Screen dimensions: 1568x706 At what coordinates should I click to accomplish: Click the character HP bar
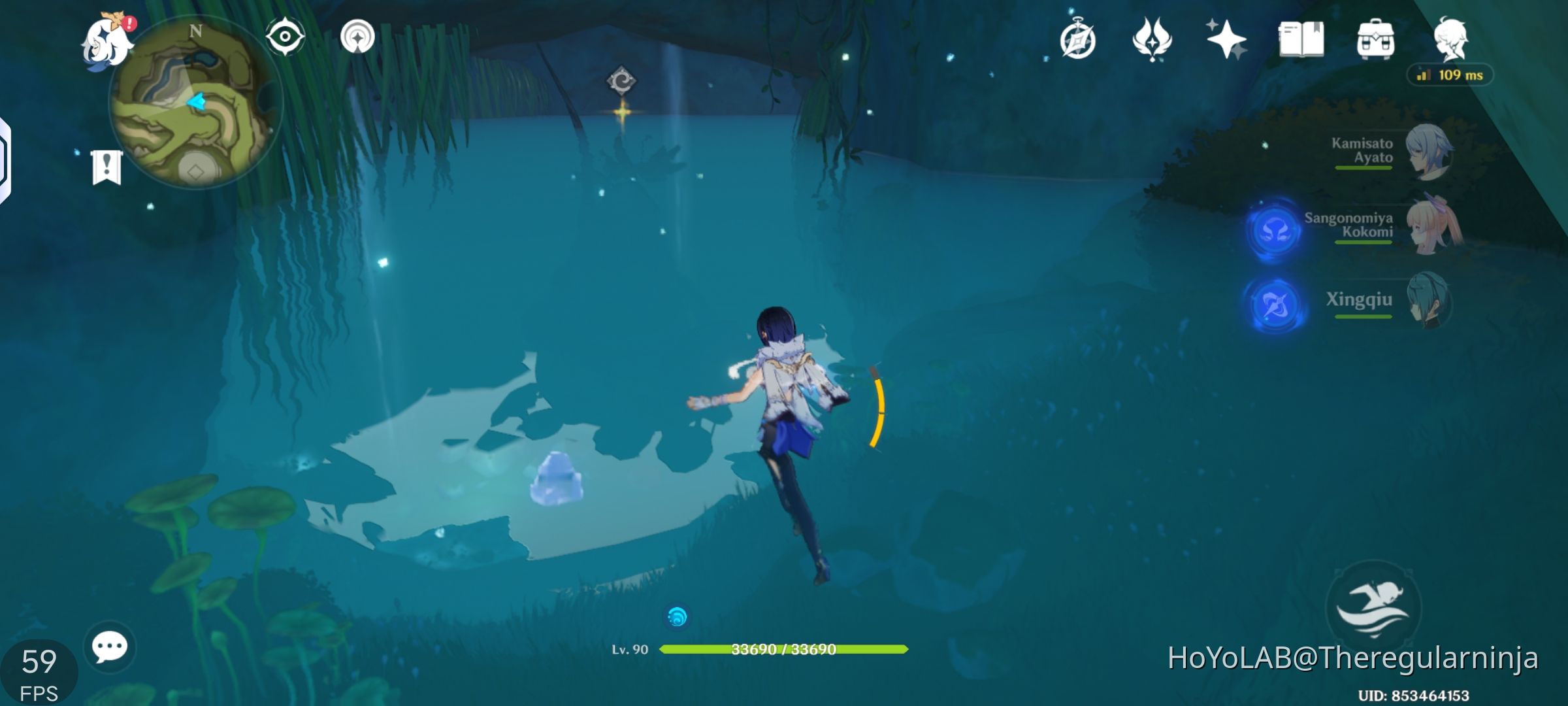click(784, 650)
